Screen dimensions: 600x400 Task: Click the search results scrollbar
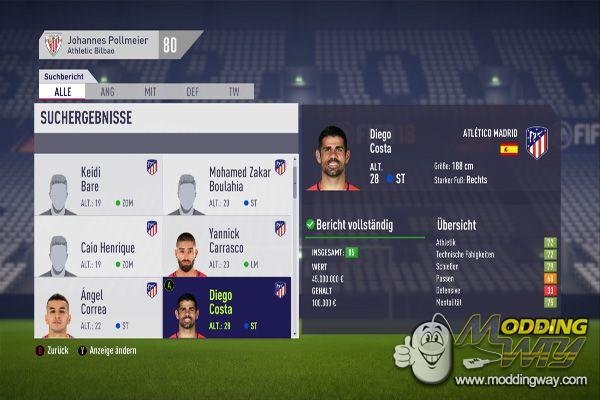(x=294, y=200)
